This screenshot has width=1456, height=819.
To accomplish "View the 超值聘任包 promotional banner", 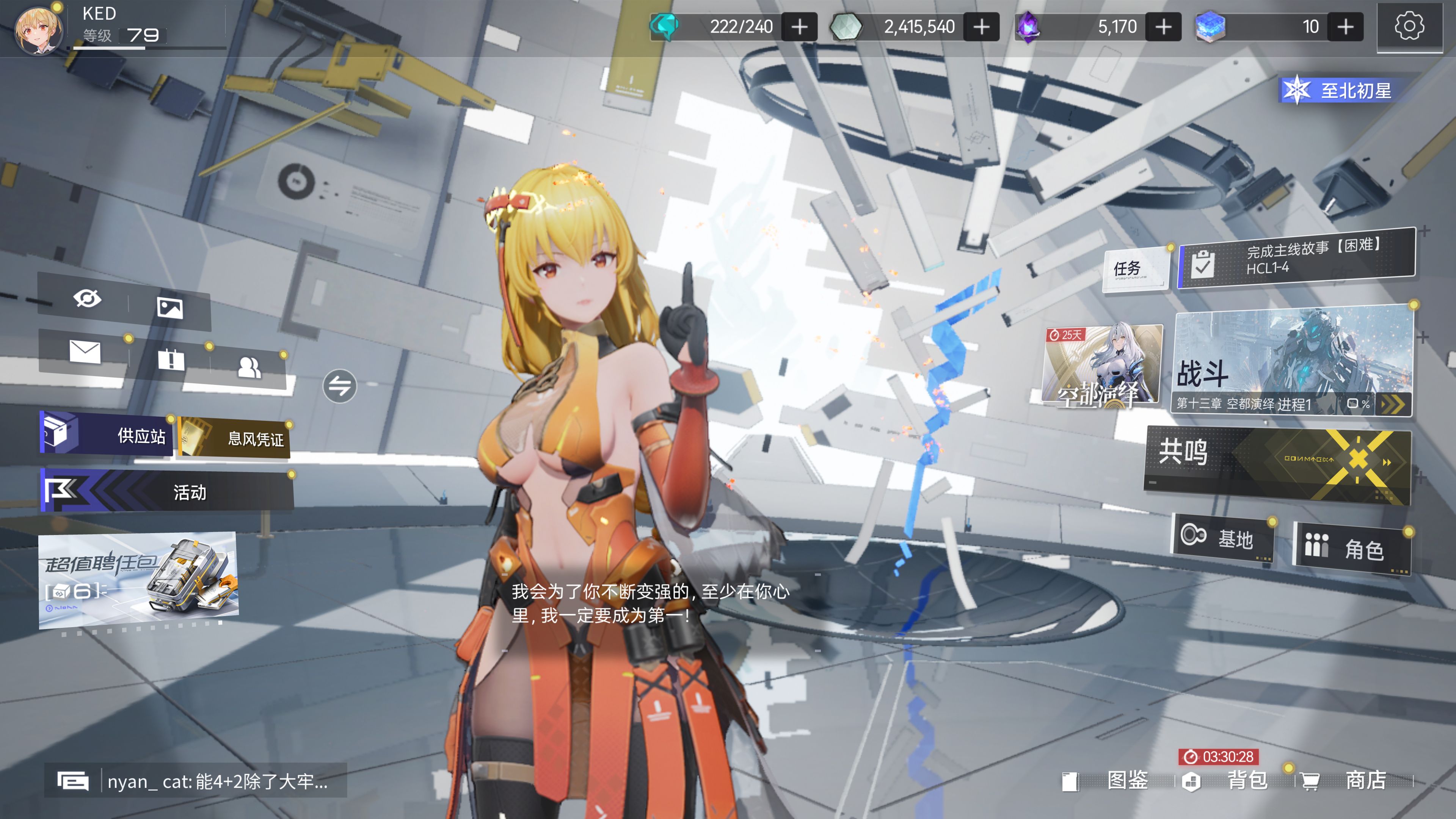I will click(x=138, y=579).
